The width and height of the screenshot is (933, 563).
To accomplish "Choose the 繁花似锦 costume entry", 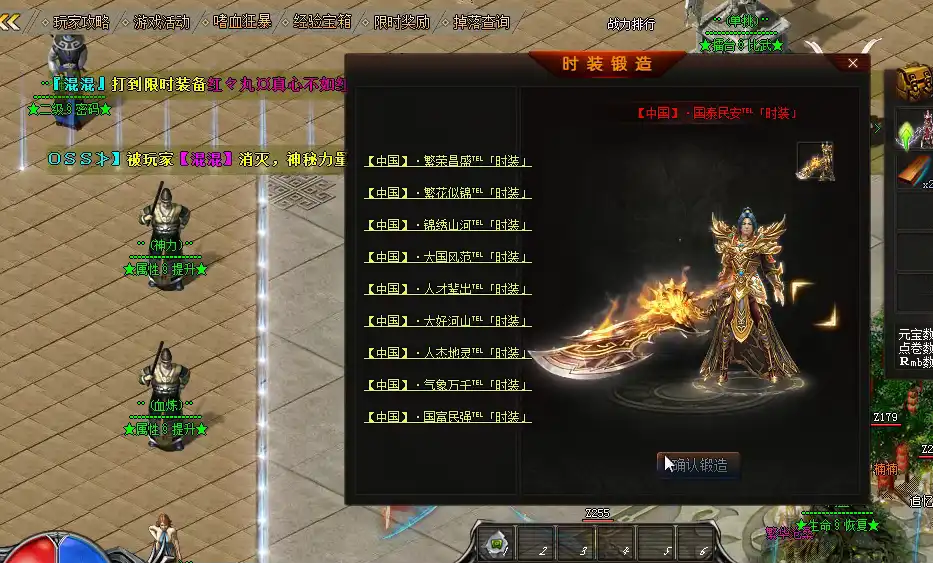I will point(448,193).
